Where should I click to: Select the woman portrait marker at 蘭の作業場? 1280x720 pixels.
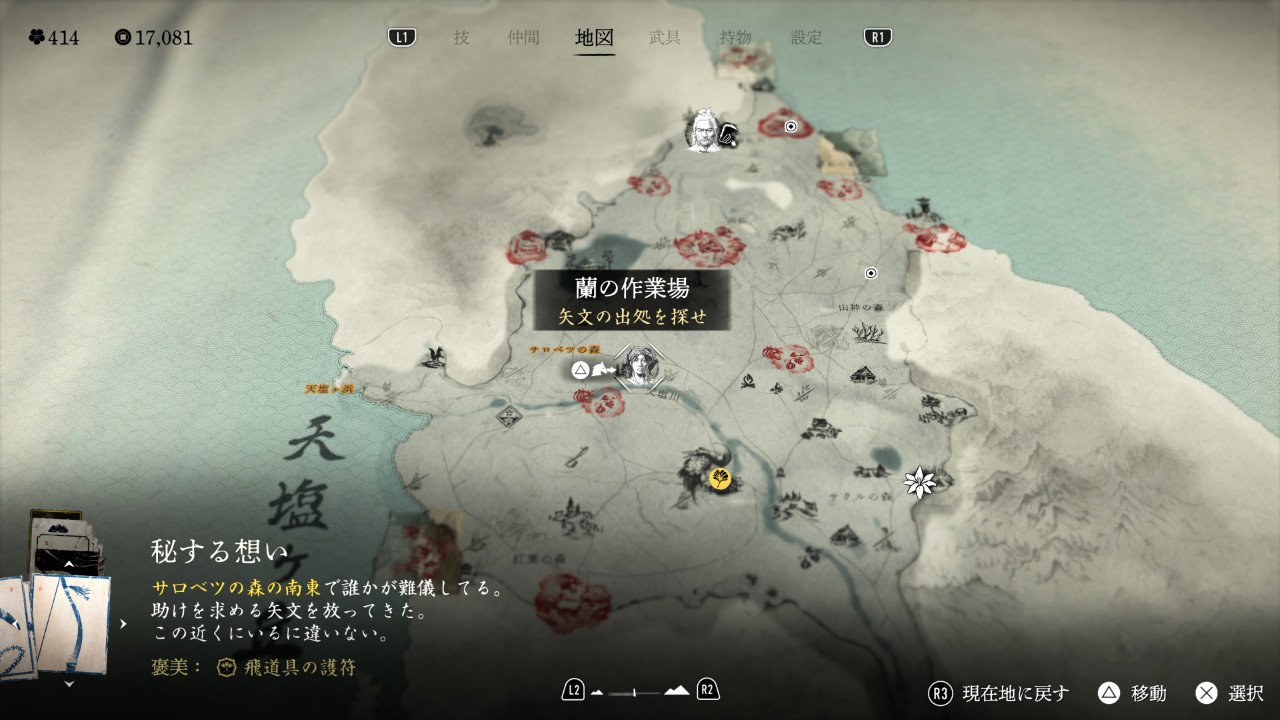pyautogui.click(x=638, y=367)
